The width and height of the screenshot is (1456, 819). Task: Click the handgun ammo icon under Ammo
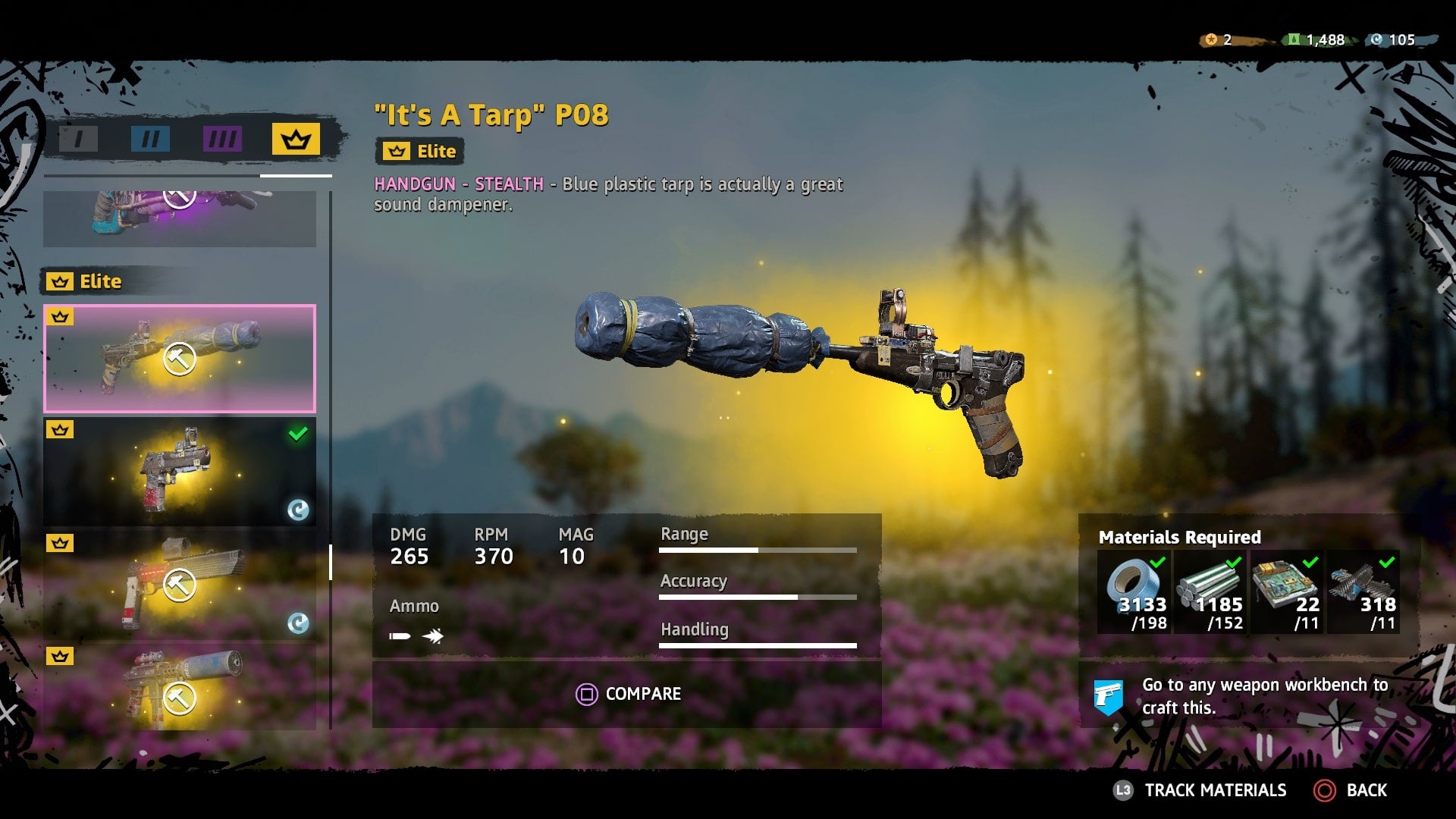(400, 635)
